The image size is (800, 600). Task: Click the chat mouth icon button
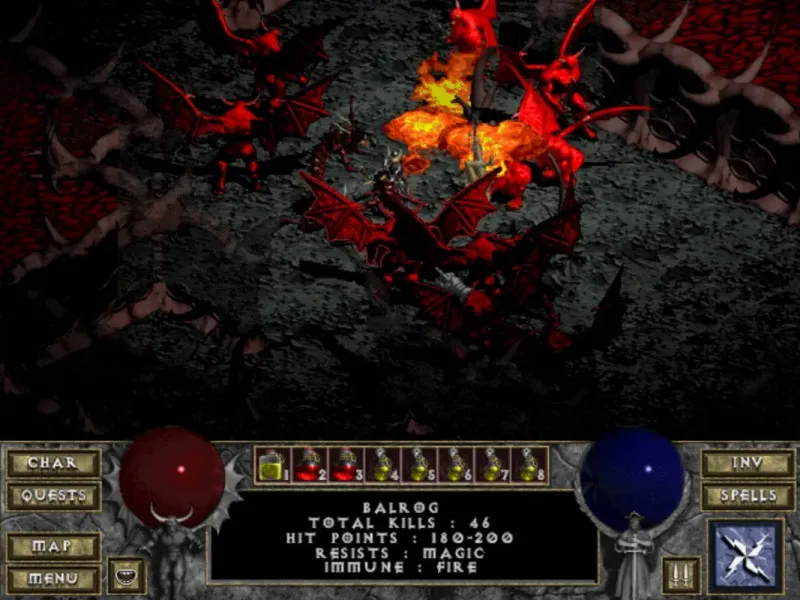[x=126, y=575]
